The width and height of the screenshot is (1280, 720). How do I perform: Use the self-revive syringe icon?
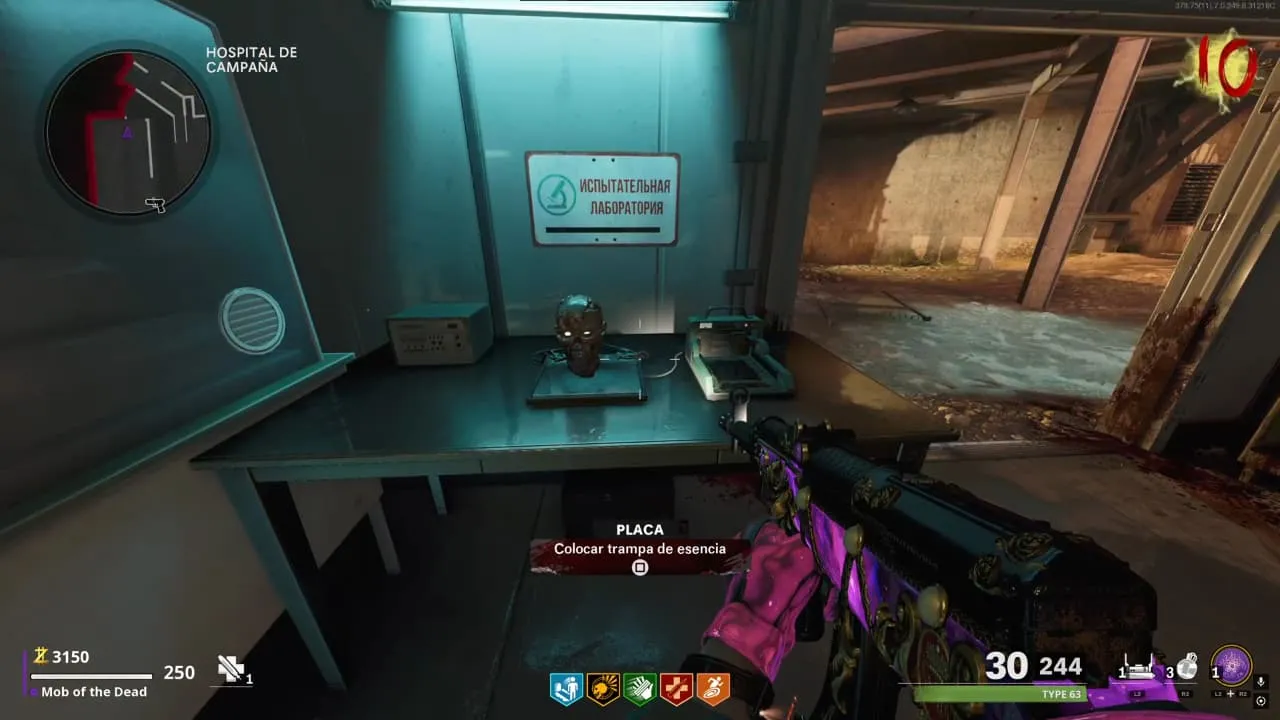pos(232,670)
